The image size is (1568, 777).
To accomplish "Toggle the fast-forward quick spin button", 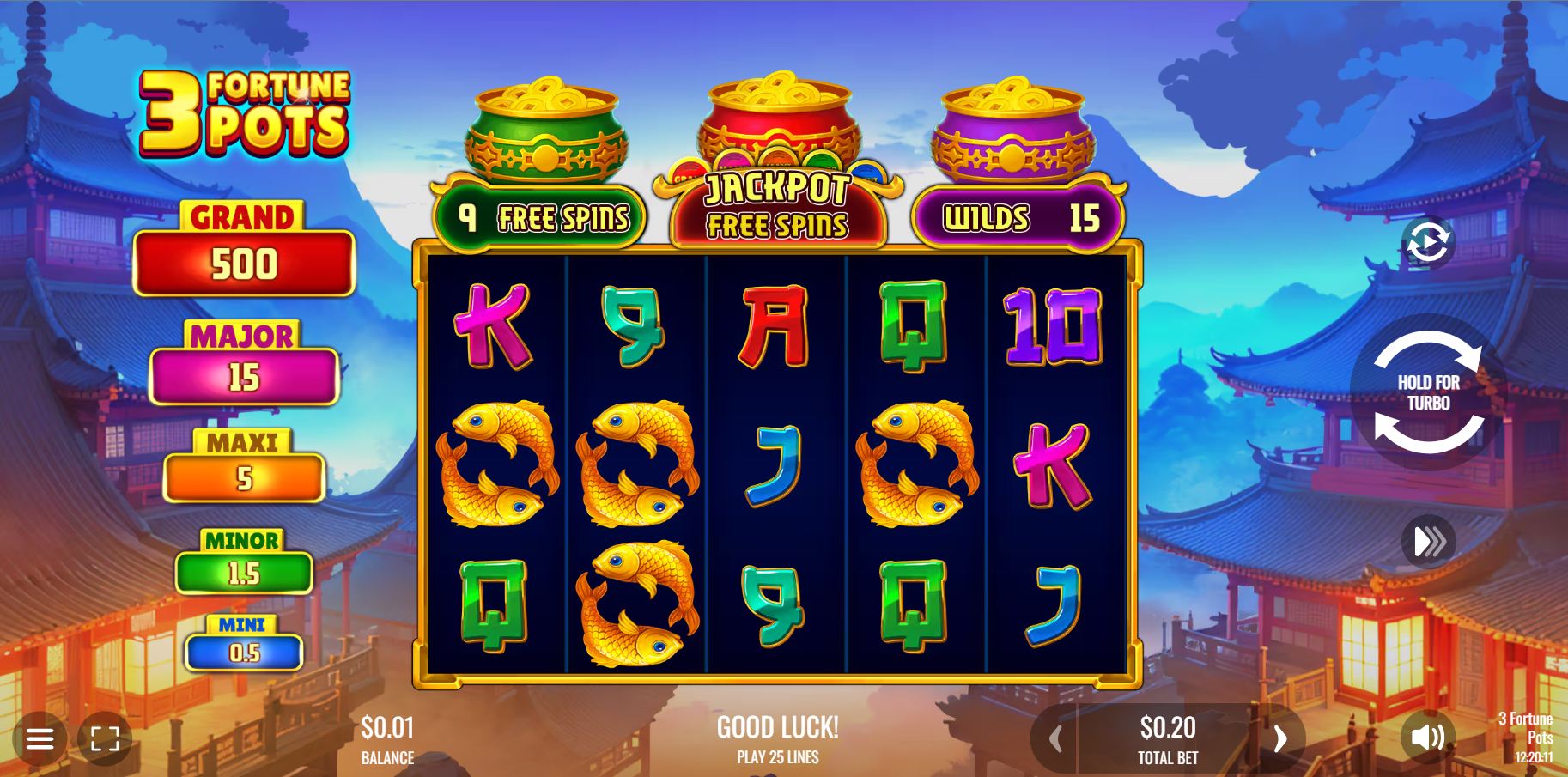I will point(1428,542).
